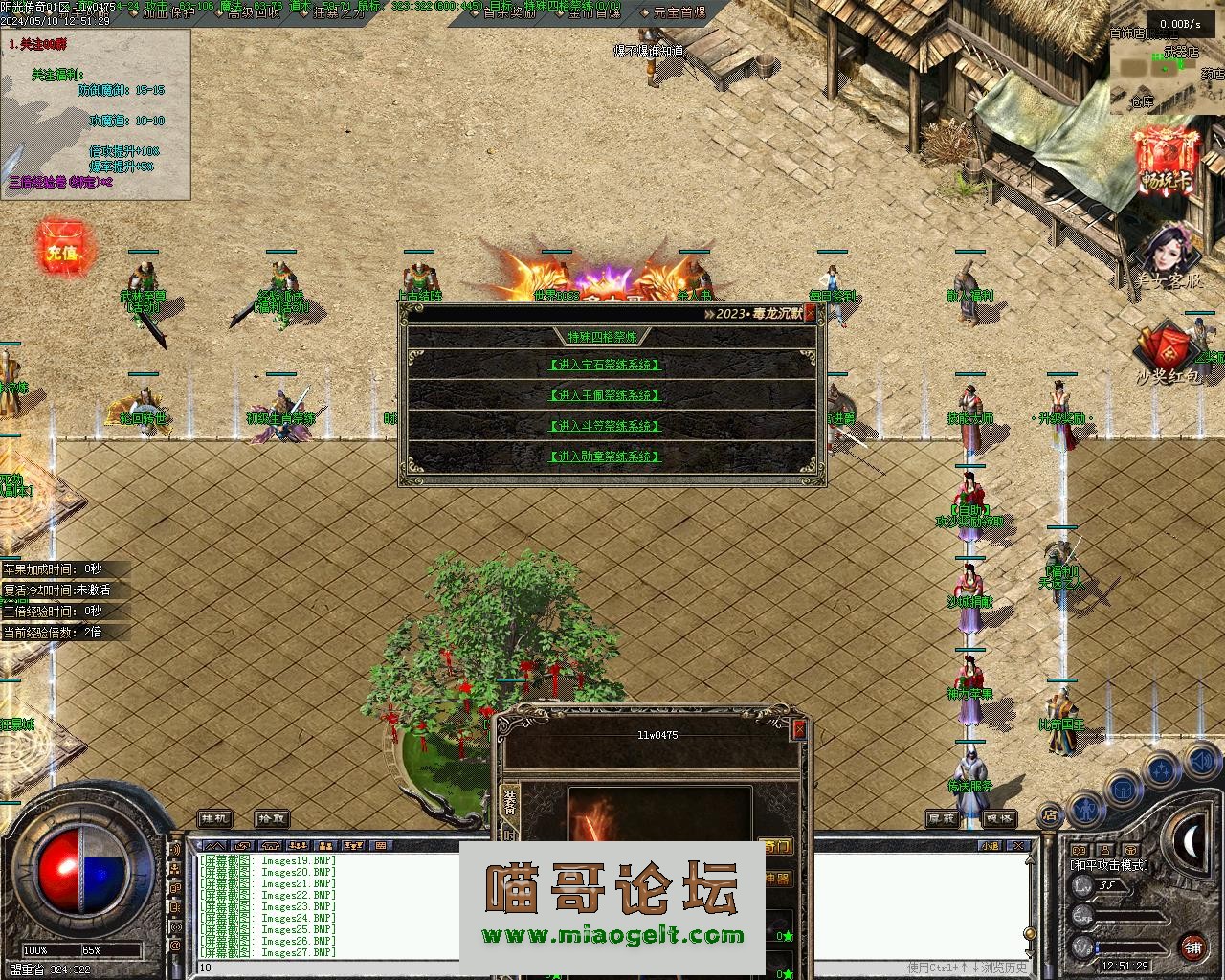Select 进入斗笠萃练系统 entry

pyautogui.click(x=605, y=426)
